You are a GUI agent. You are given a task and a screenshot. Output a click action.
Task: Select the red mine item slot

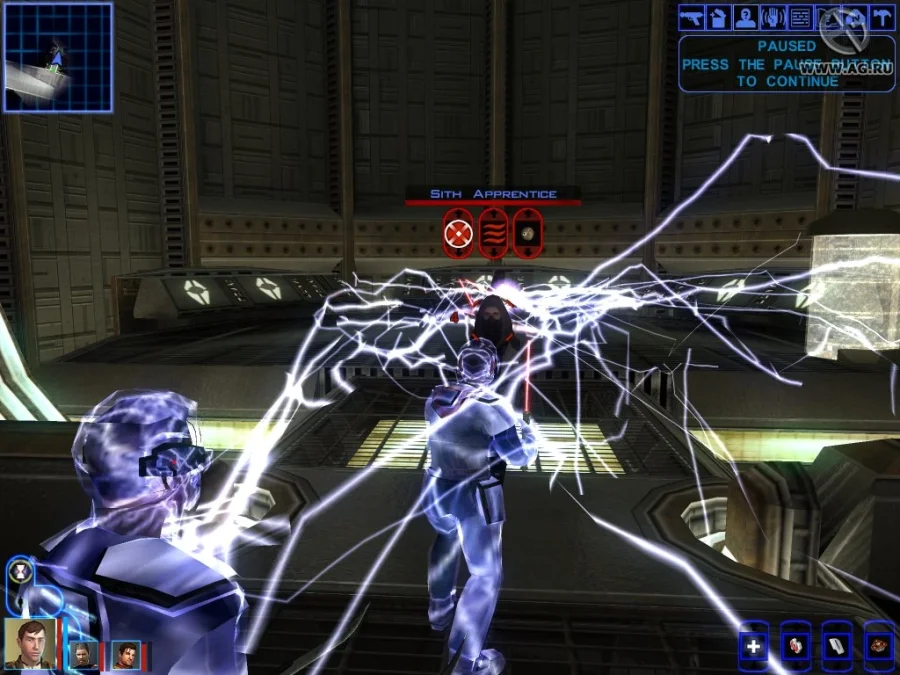(x=879, y=645)
